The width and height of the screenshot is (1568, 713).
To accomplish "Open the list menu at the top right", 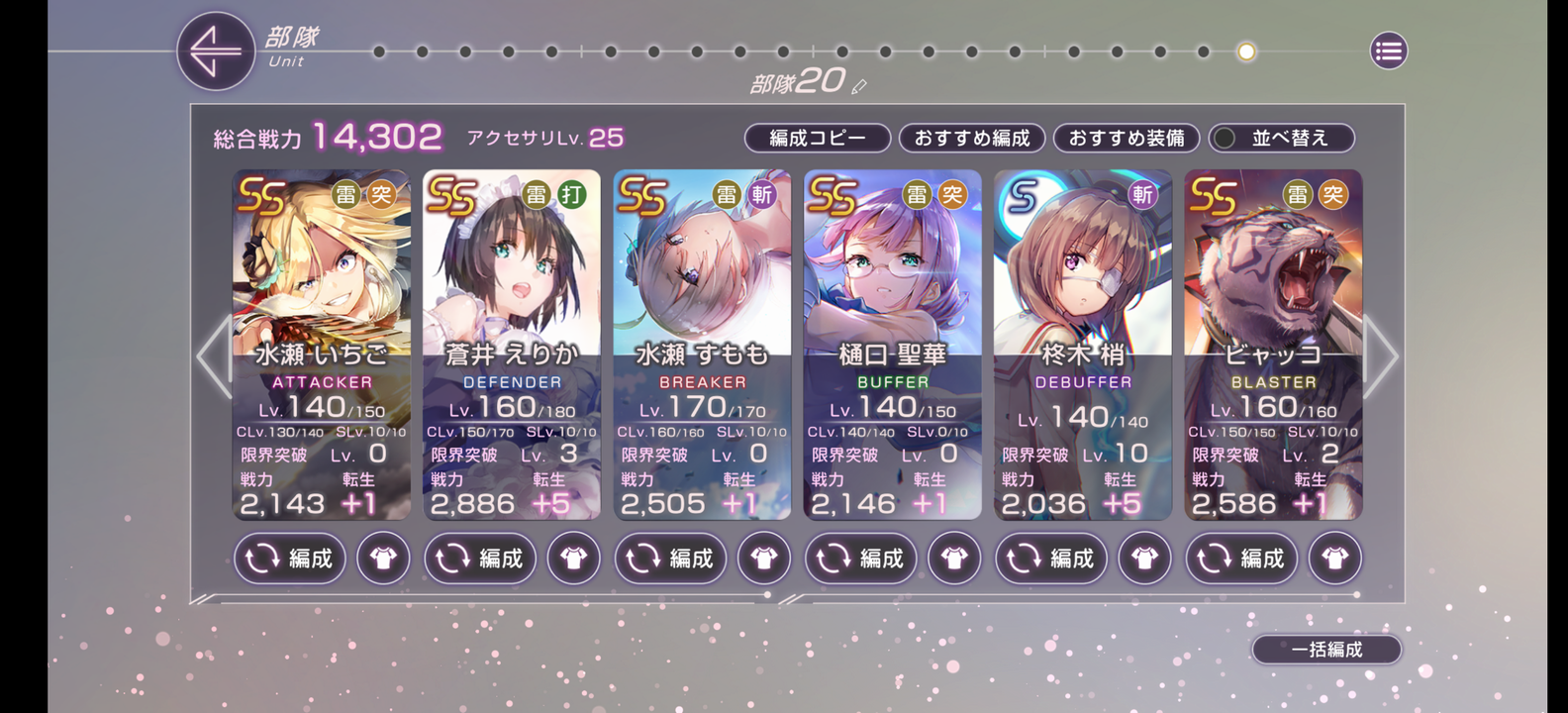I will click(1387, 51).
